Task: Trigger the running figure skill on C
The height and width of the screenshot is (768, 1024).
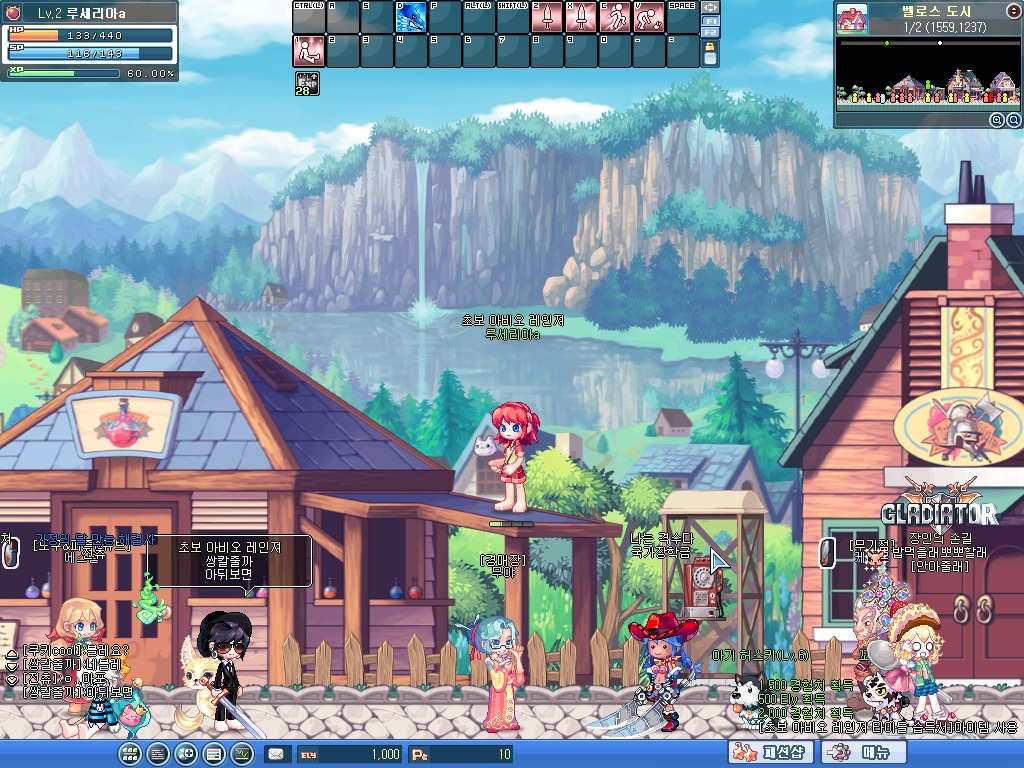Action: [x=615, y=17]
